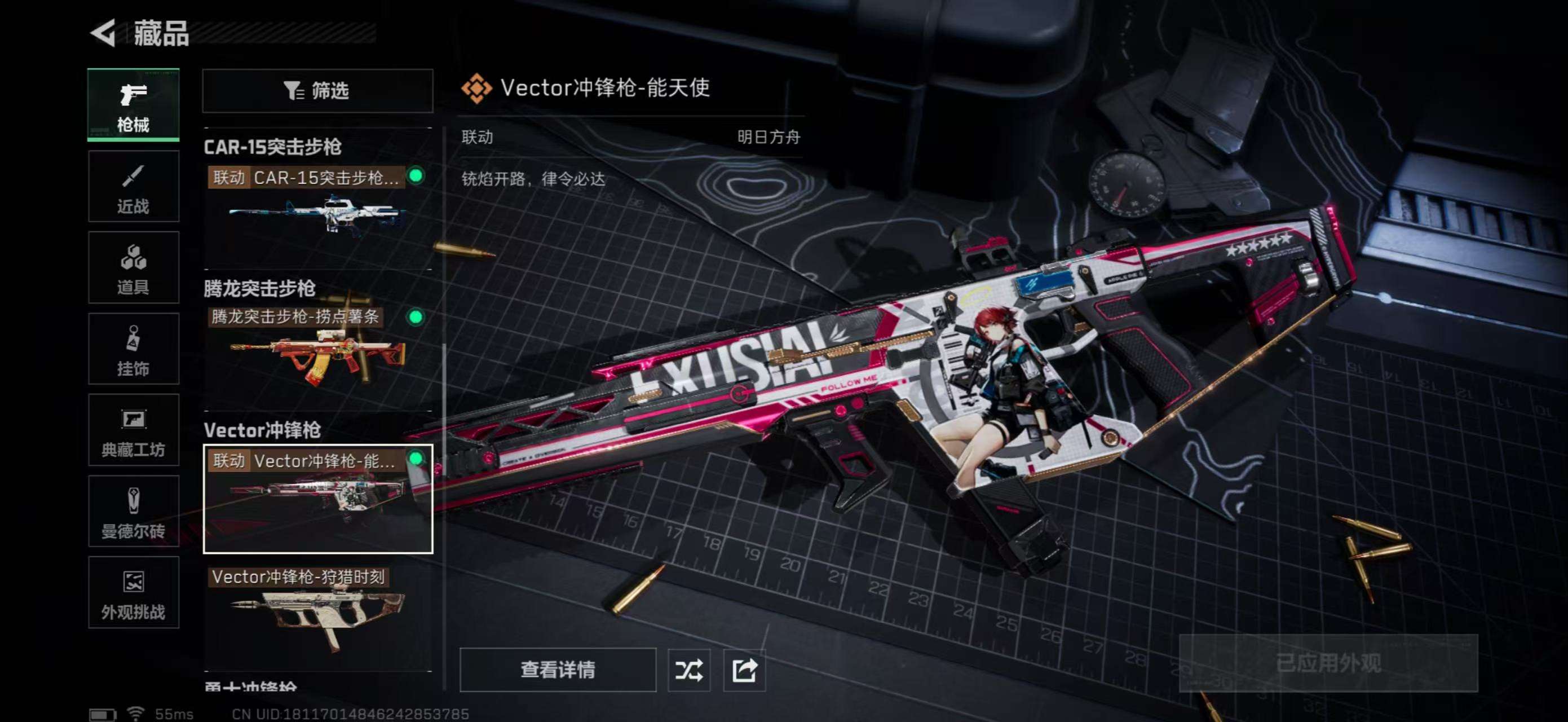The width and height of the screenshot is (1568, 722).
Task: Collapse the CAR-15突击步枪 group header
Action: click(274, 147)
